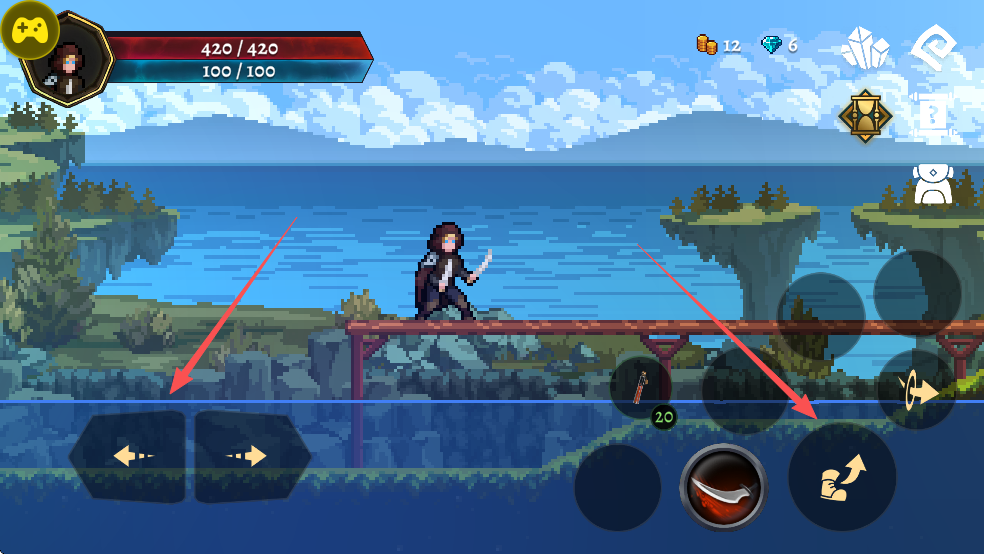
Task: Activate the dash portal arrow button
Action: point(915,391)
